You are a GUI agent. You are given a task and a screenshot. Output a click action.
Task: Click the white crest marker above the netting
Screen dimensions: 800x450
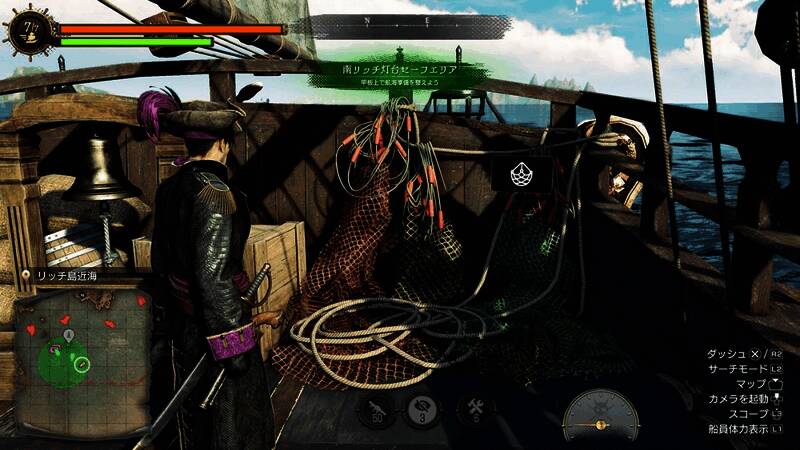(520, 175)
